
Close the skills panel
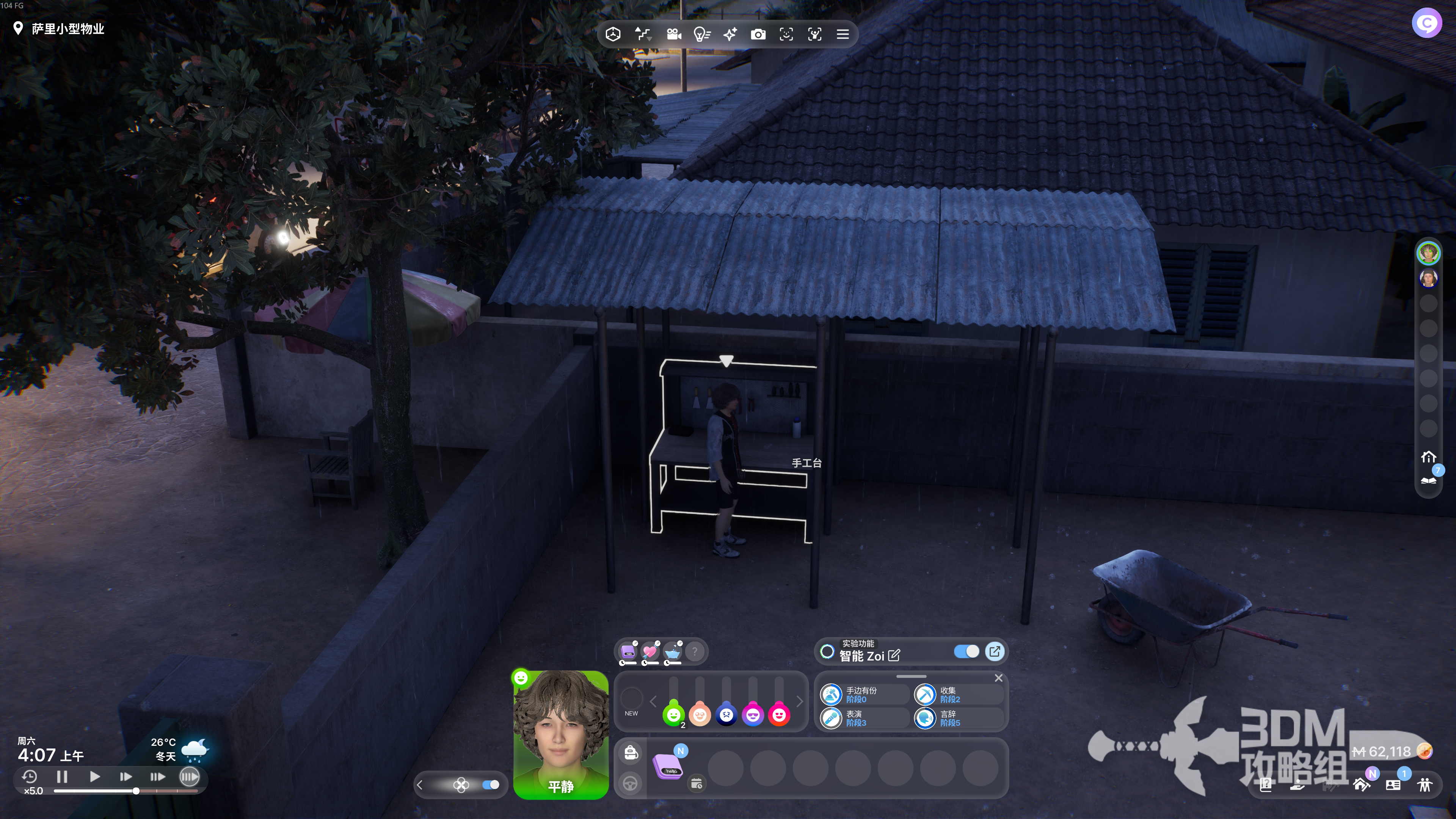999,678
